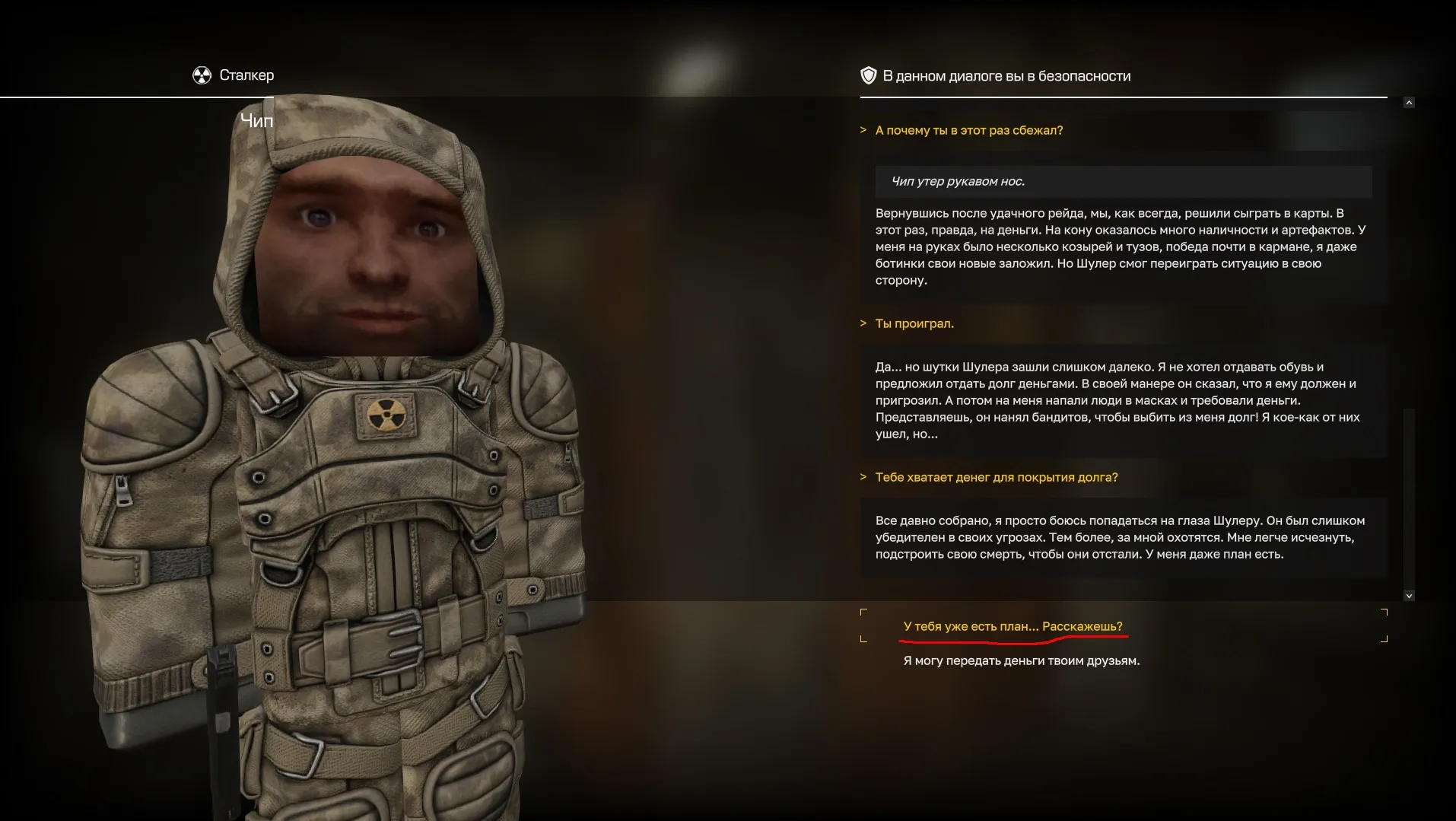The image size is (1456, 821).
Task: Choose reply "У тебя уже есть план... Расскажешь?"
Action: point(1013,626)
